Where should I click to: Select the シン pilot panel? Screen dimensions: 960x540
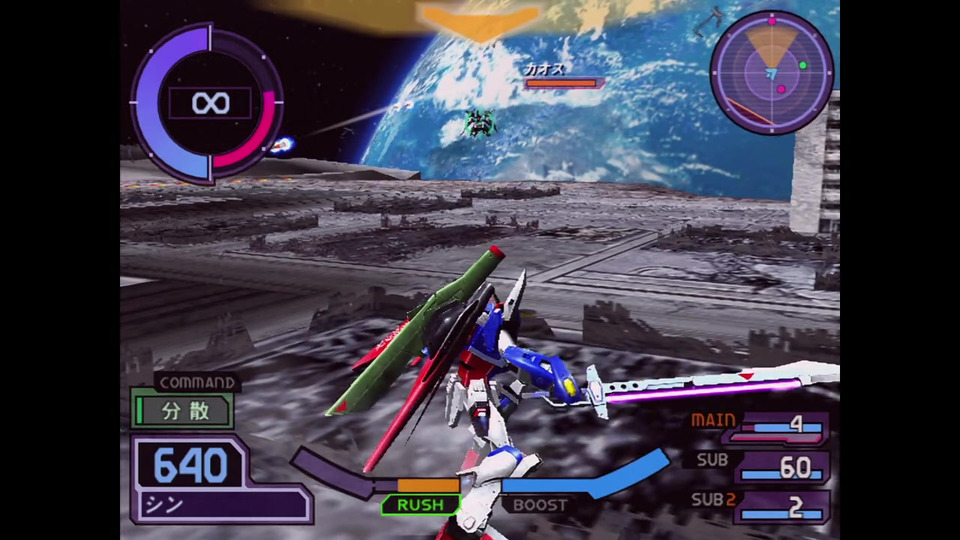[x=220, y=504]
